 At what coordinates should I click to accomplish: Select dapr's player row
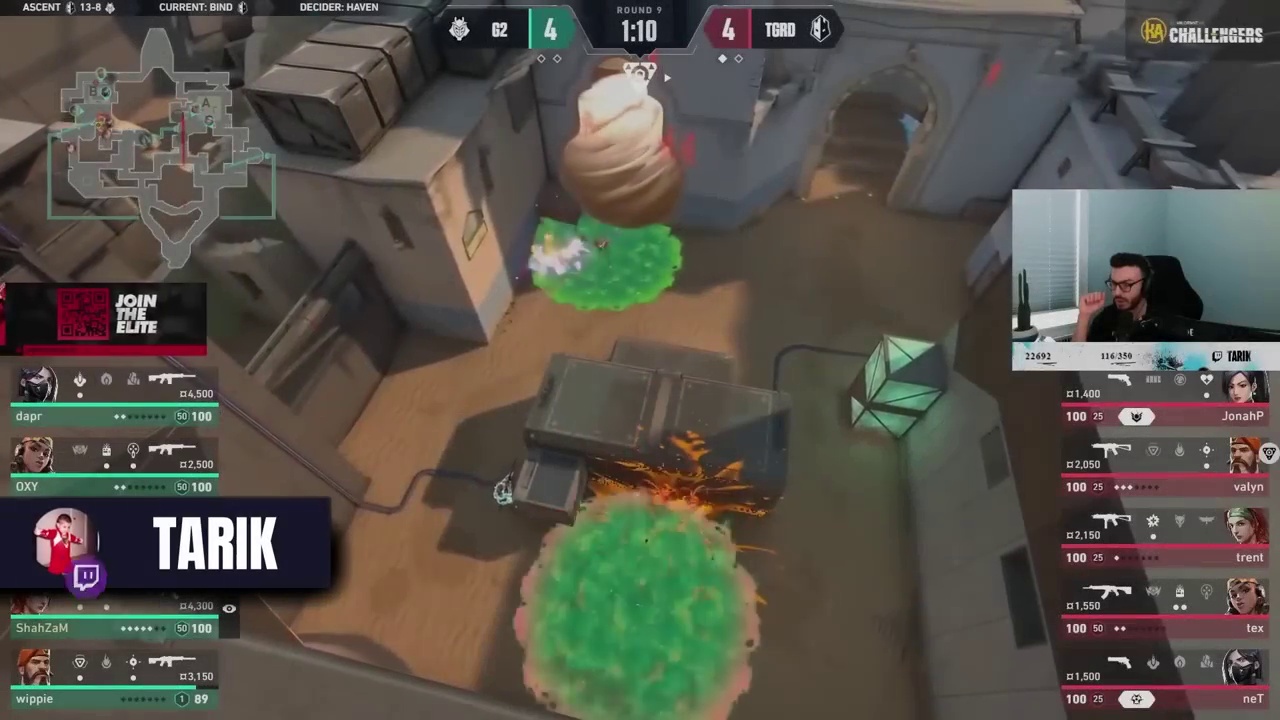[x=115, y=400]
